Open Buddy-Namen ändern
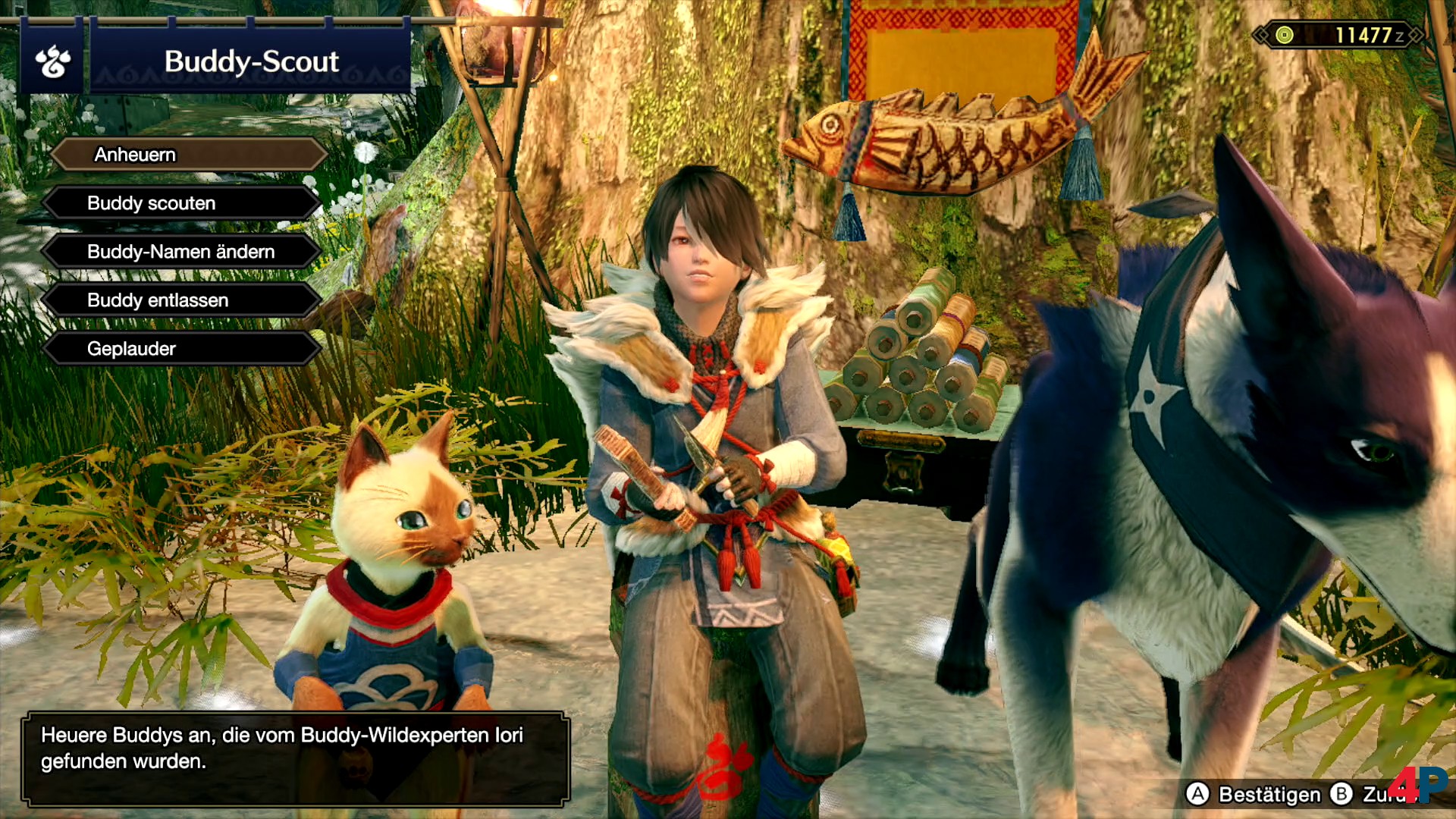Image resolution: width=1456 pixels, height=819 pixels. pyautogui.click(x=182, y=252)
